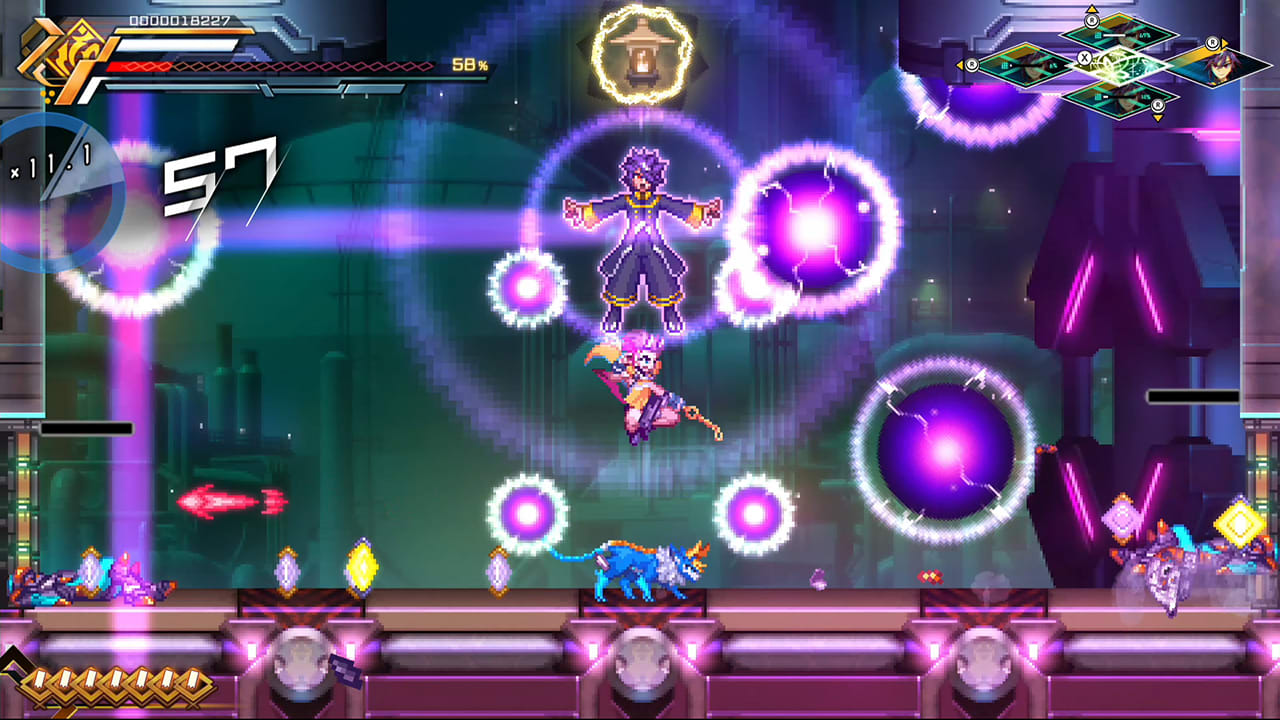Image resolution: width=1280 pixels, height=720 pixels.
Task: Select the X skill icon in the weapon wheel
Action: click(1085, 57)
